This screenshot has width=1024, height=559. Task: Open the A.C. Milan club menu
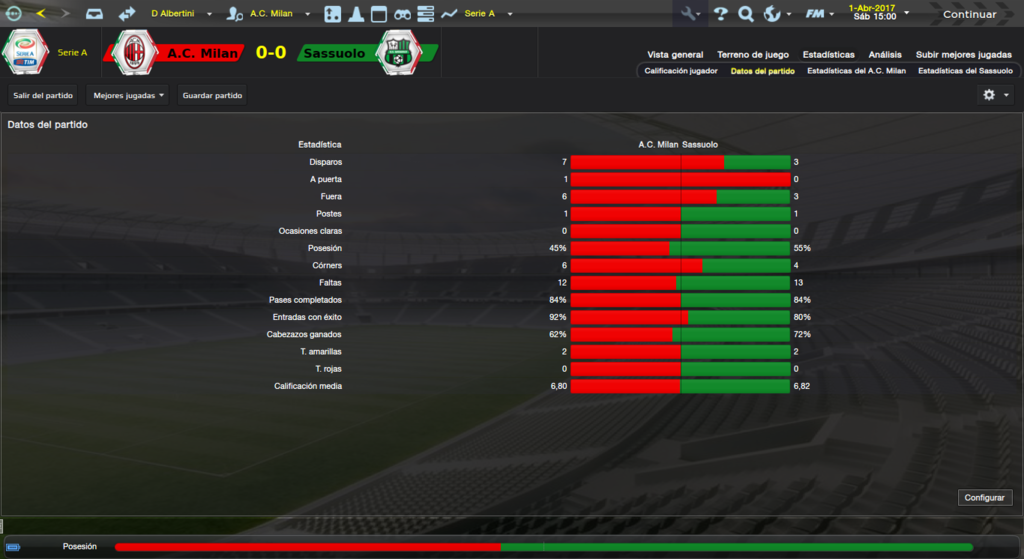point(277,14)
